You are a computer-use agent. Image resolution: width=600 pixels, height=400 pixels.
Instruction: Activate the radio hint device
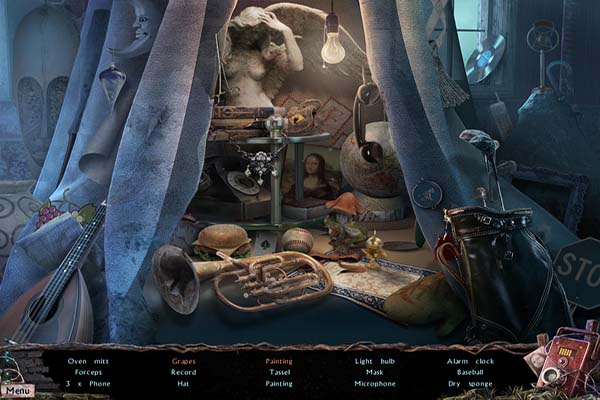(563, 359)
